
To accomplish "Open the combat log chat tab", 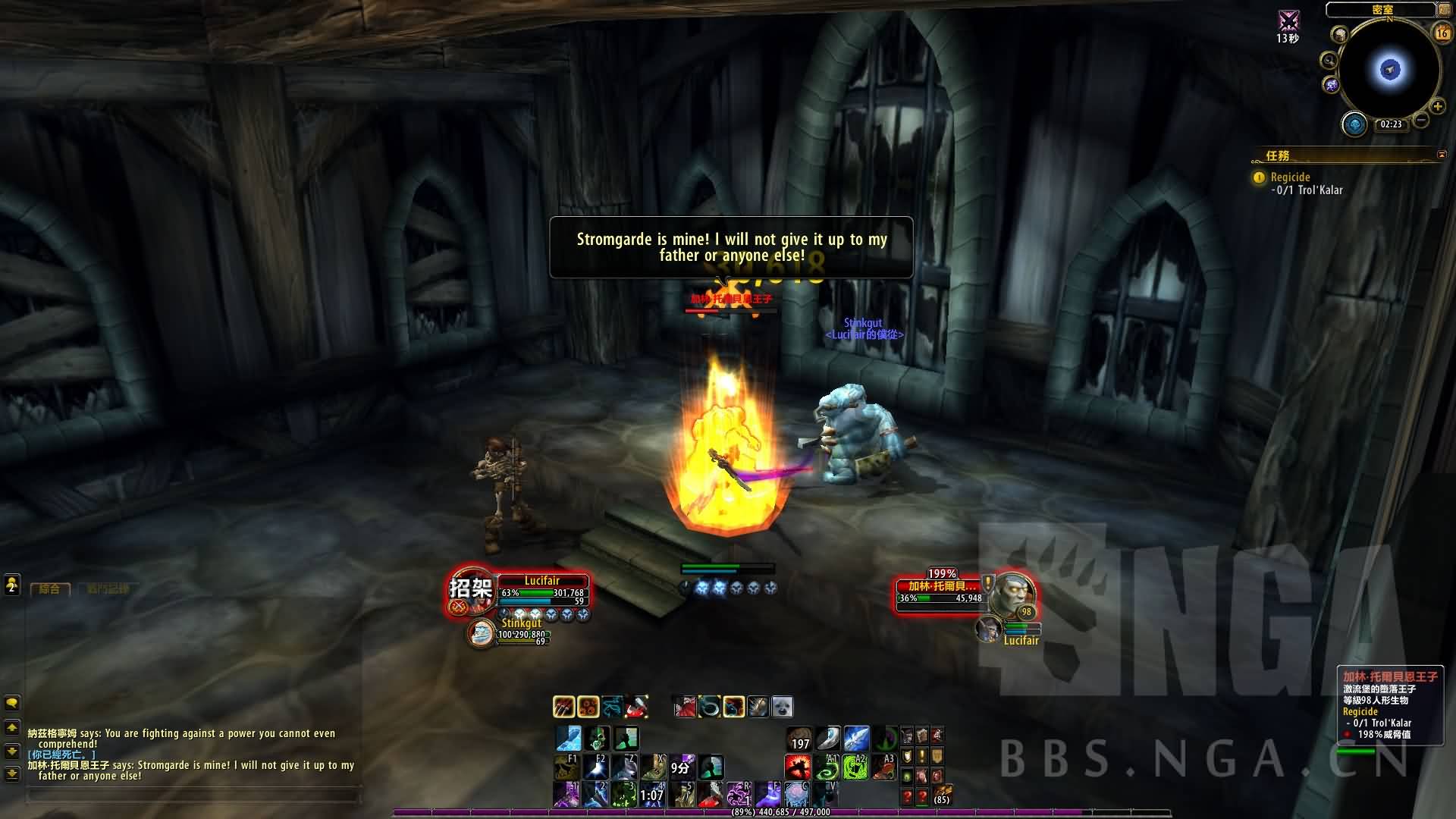I will (x=107, y=589).
